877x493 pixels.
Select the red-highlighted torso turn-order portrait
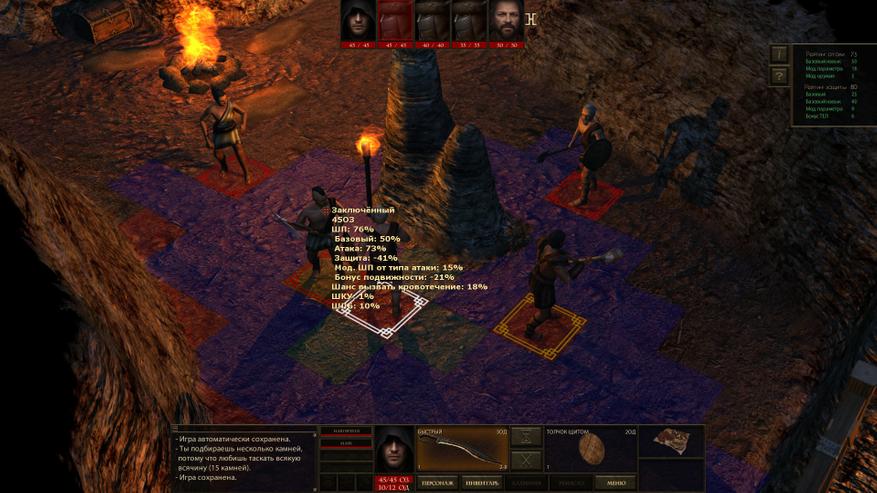click(394, 20)
